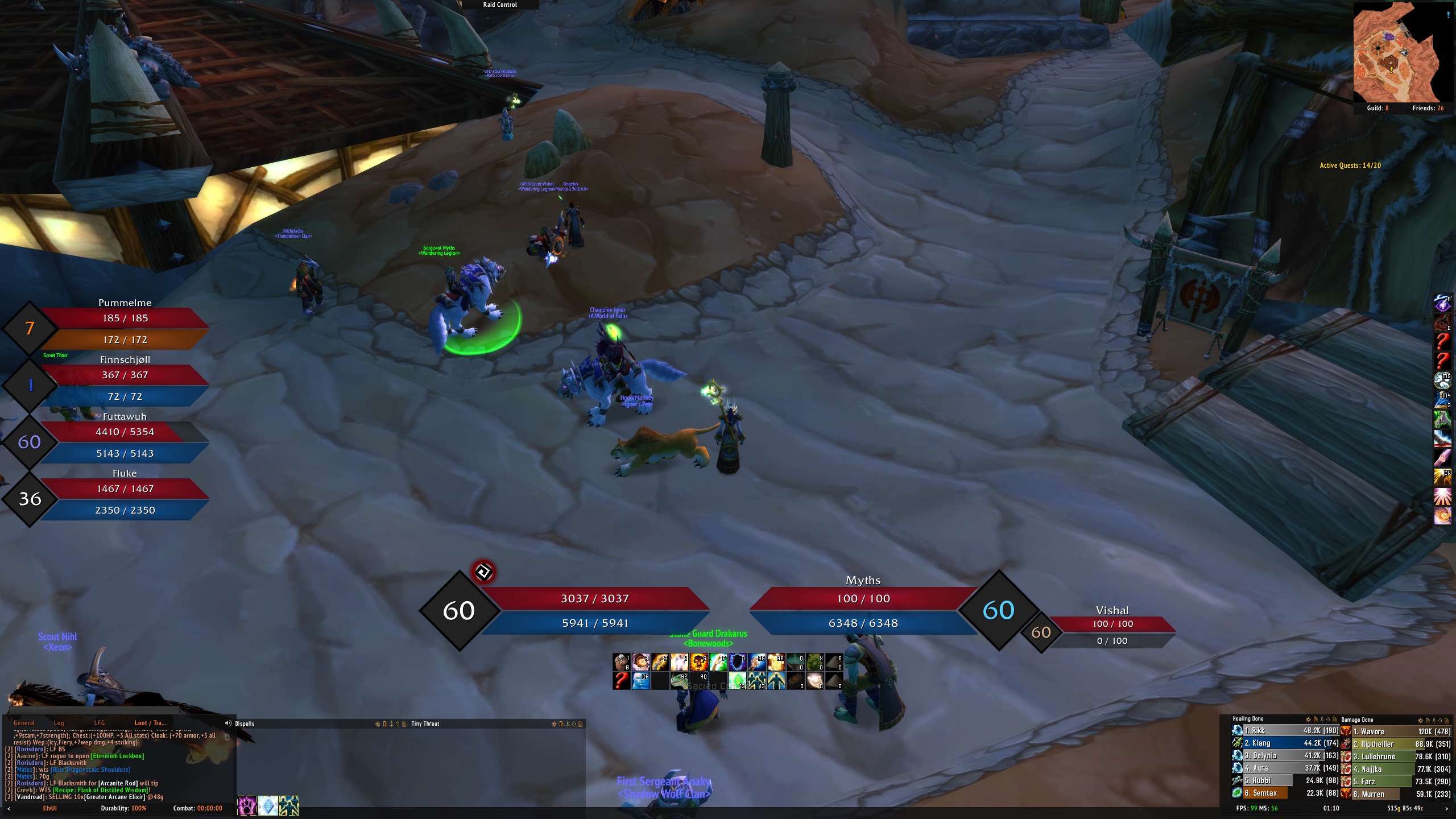Activate the dark shield spell on key 7
This screenshot has width=1456, height=819.
[x=738, y=662]
